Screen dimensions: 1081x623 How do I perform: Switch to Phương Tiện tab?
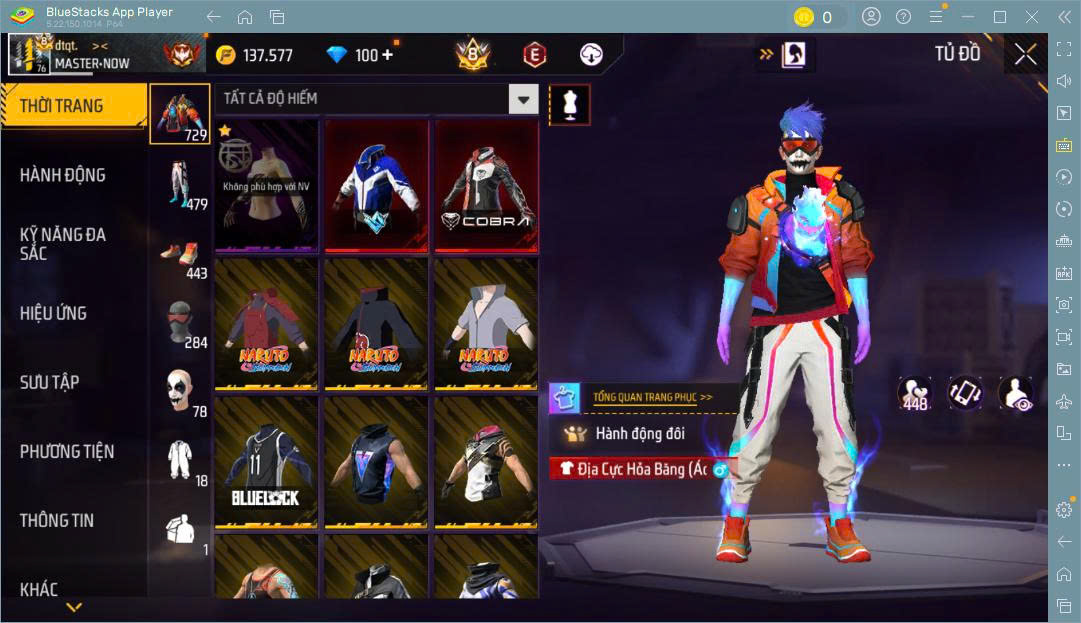pyautogui.click(x=67, y=451)
